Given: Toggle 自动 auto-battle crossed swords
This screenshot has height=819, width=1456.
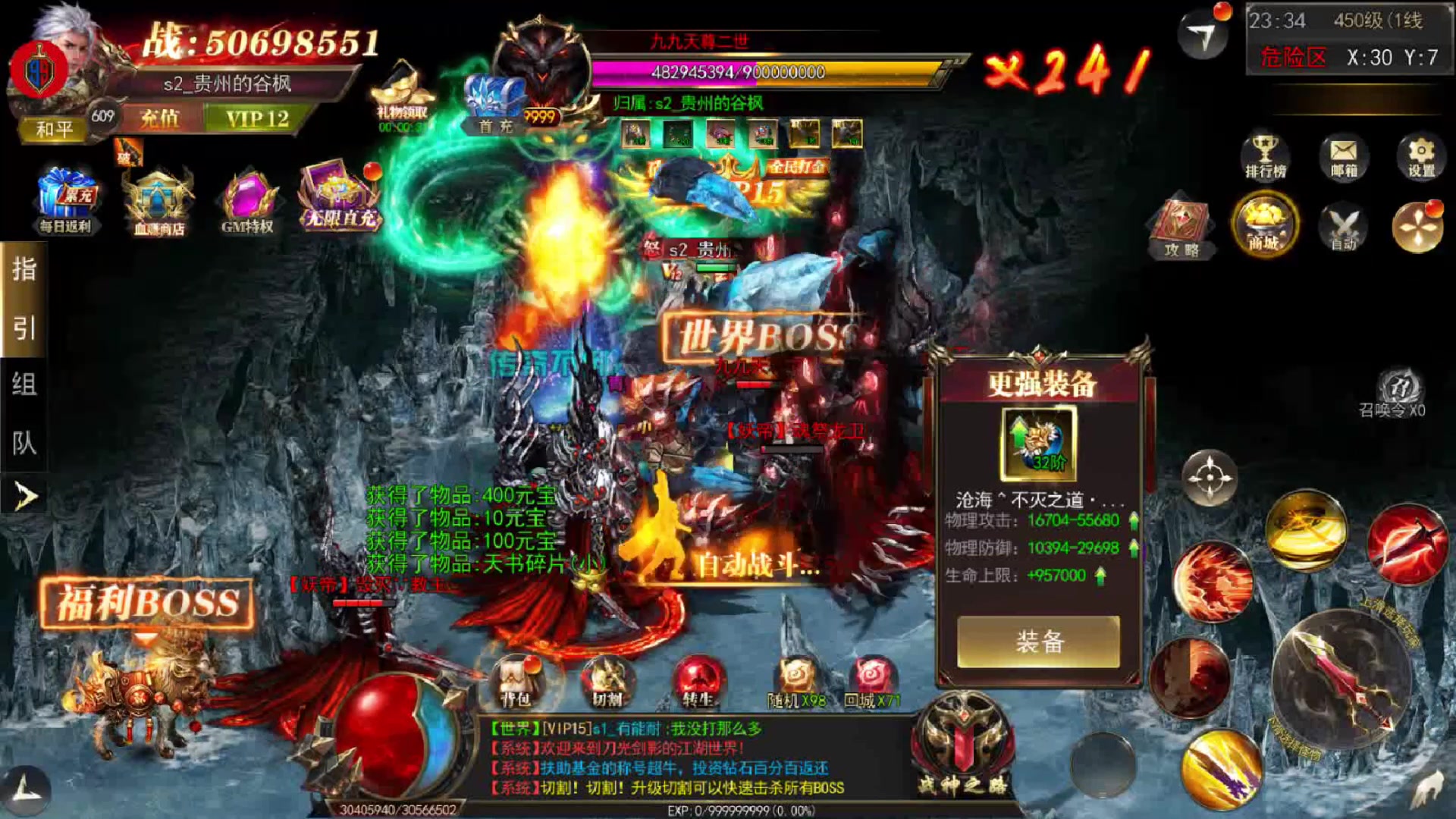Looking at the screenshot, I should (1343, 227).
